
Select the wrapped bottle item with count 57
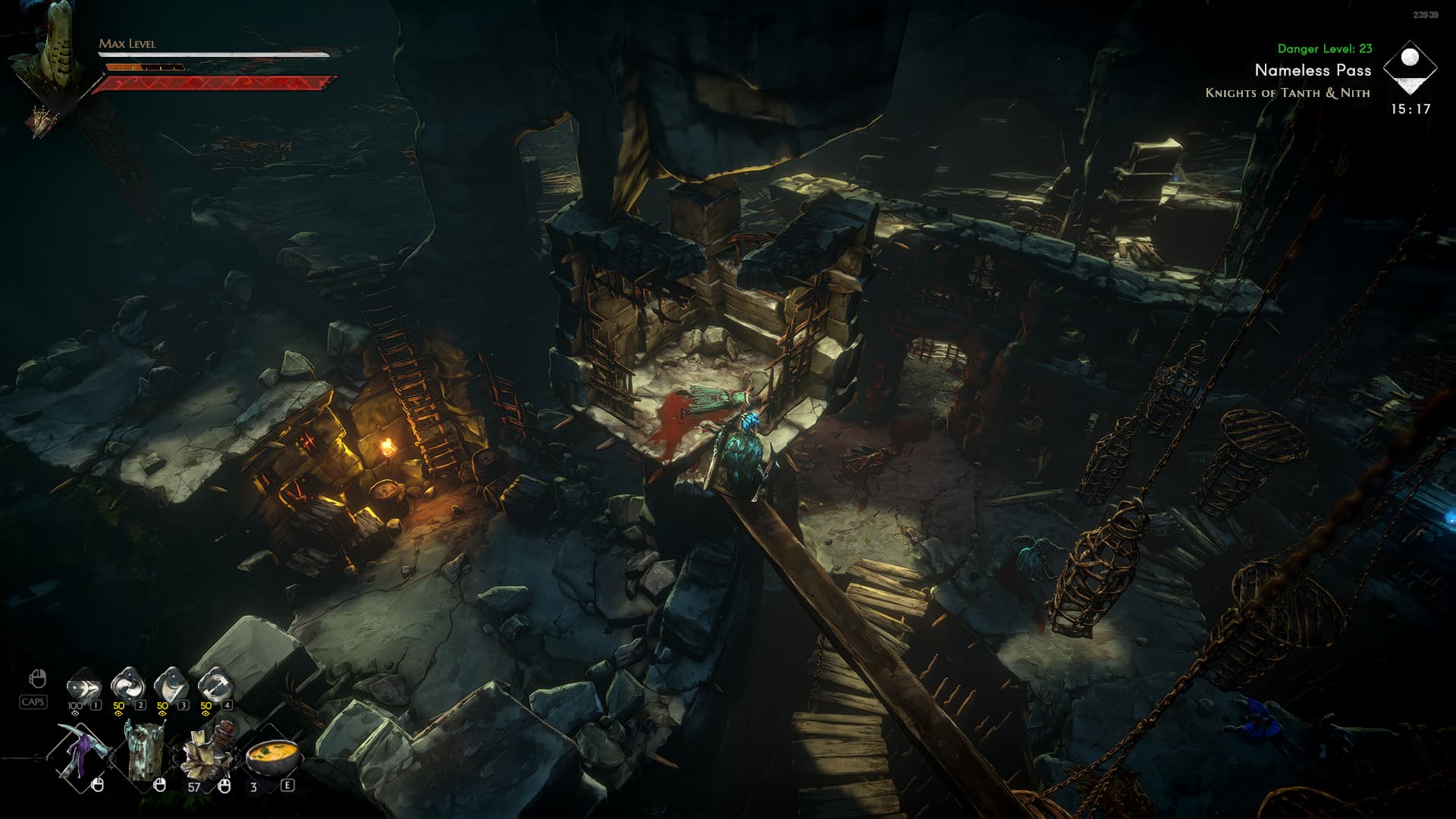[x=208, y=755]
